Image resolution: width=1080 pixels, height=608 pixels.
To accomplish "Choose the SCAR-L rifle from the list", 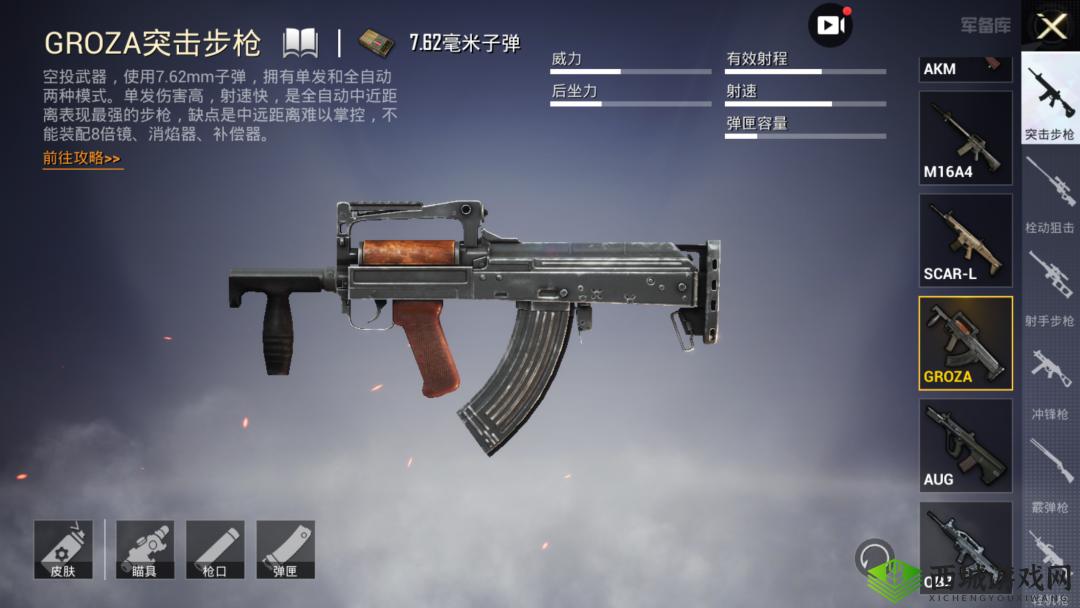I will coord(965,240).
